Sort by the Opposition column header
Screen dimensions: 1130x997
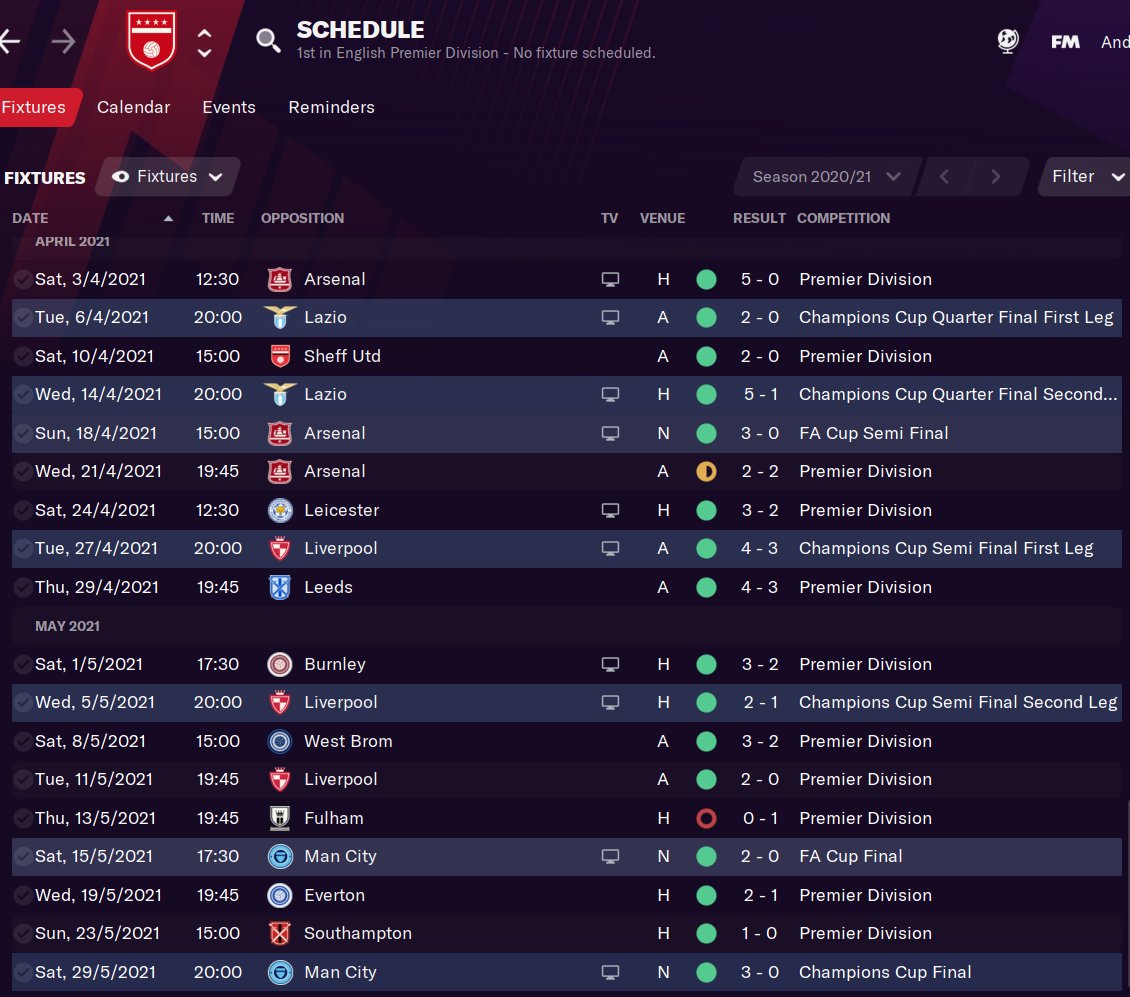click(x=302, y=218)
